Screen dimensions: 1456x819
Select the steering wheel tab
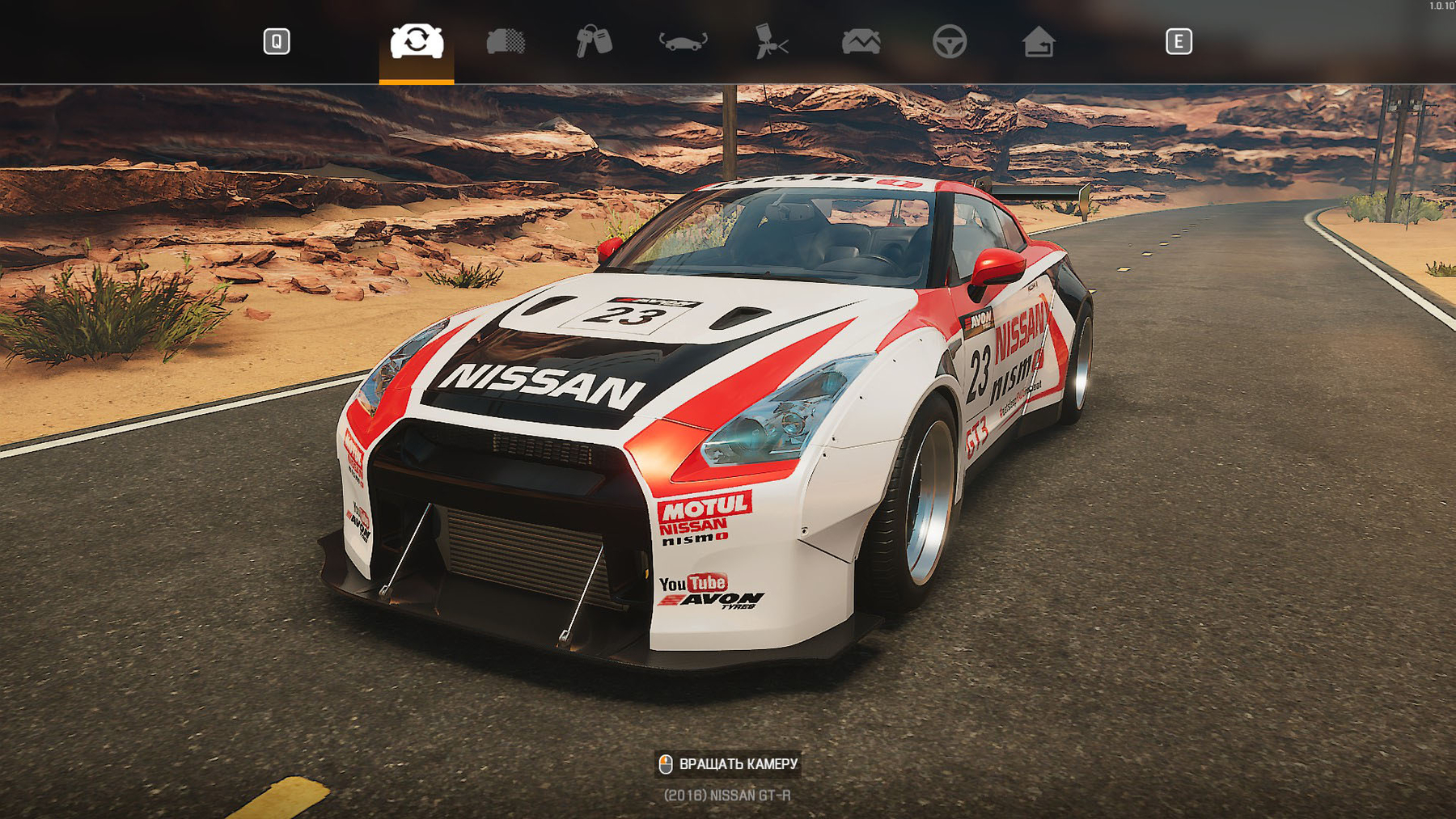point(950,41)
